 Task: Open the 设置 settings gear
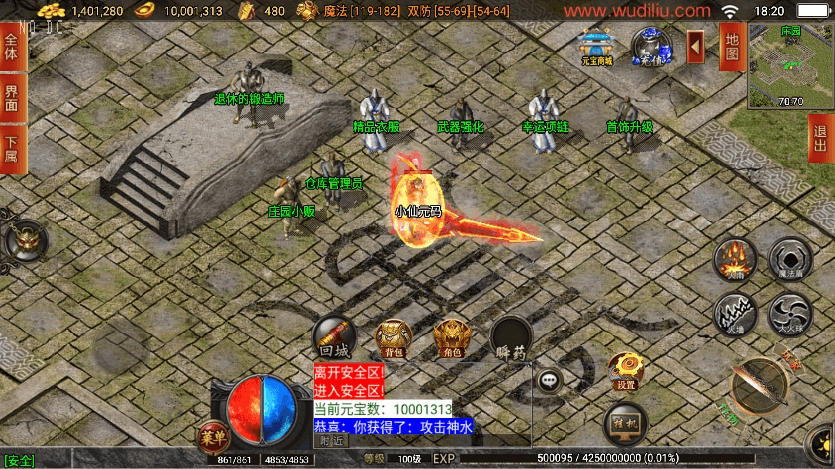[x=627, y=370]
